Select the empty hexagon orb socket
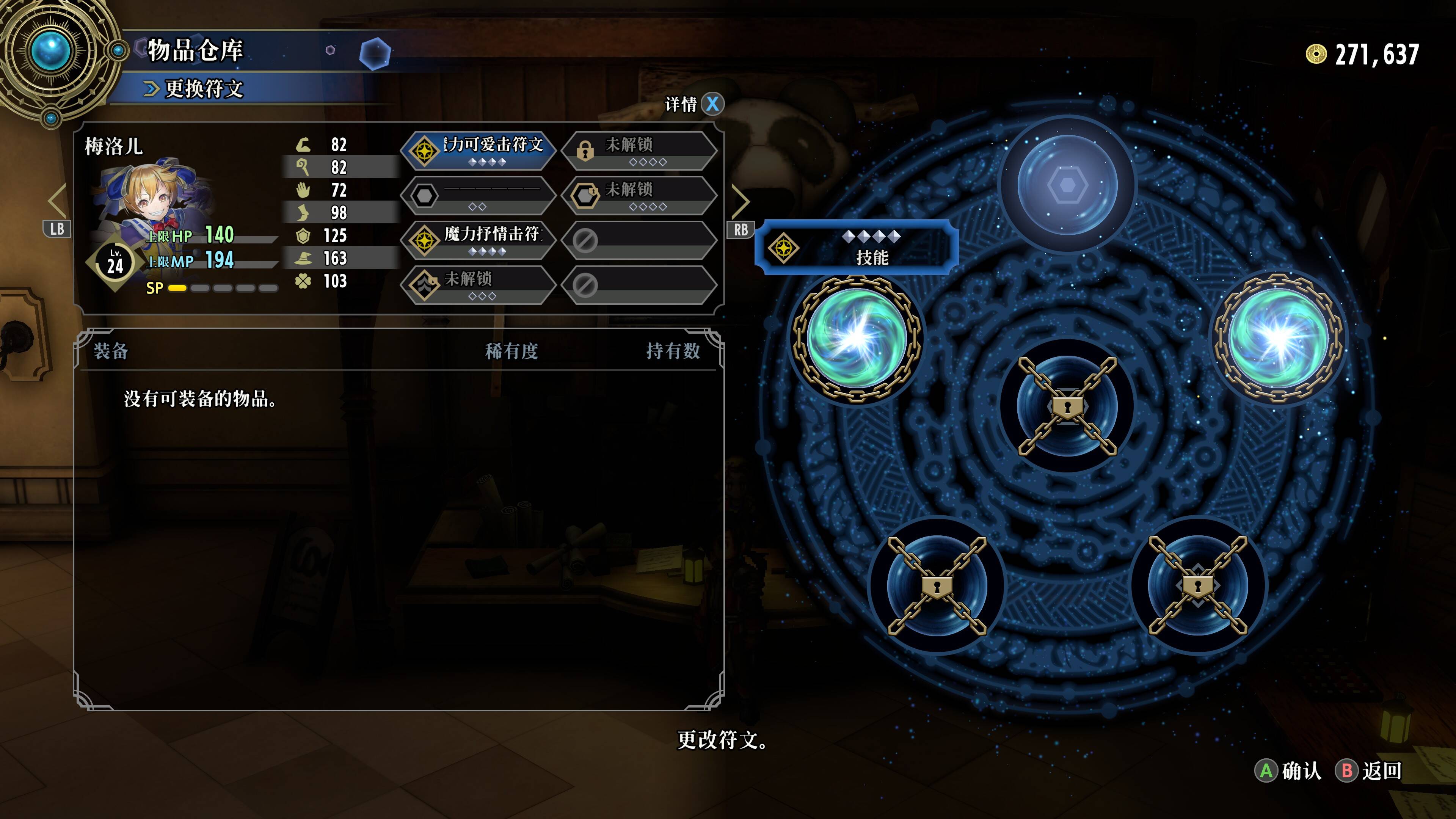The image size is (1456, 819). 1067,185
